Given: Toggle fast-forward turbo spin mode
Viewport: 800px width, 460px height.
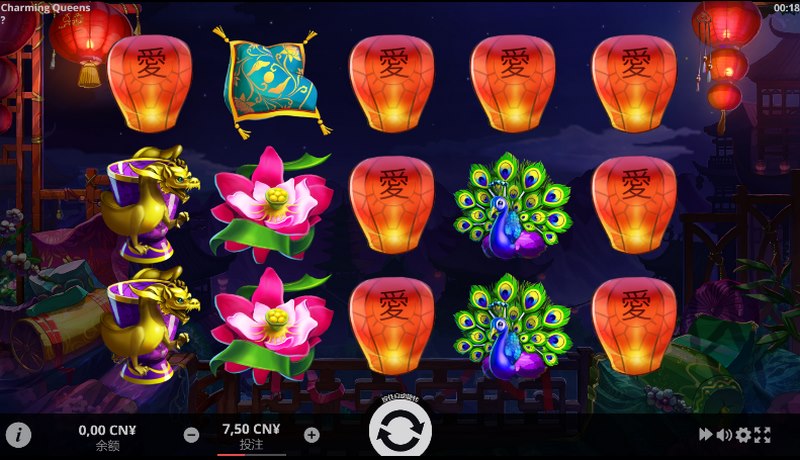Looking at the screenshot, I should (x=706, y=435).
